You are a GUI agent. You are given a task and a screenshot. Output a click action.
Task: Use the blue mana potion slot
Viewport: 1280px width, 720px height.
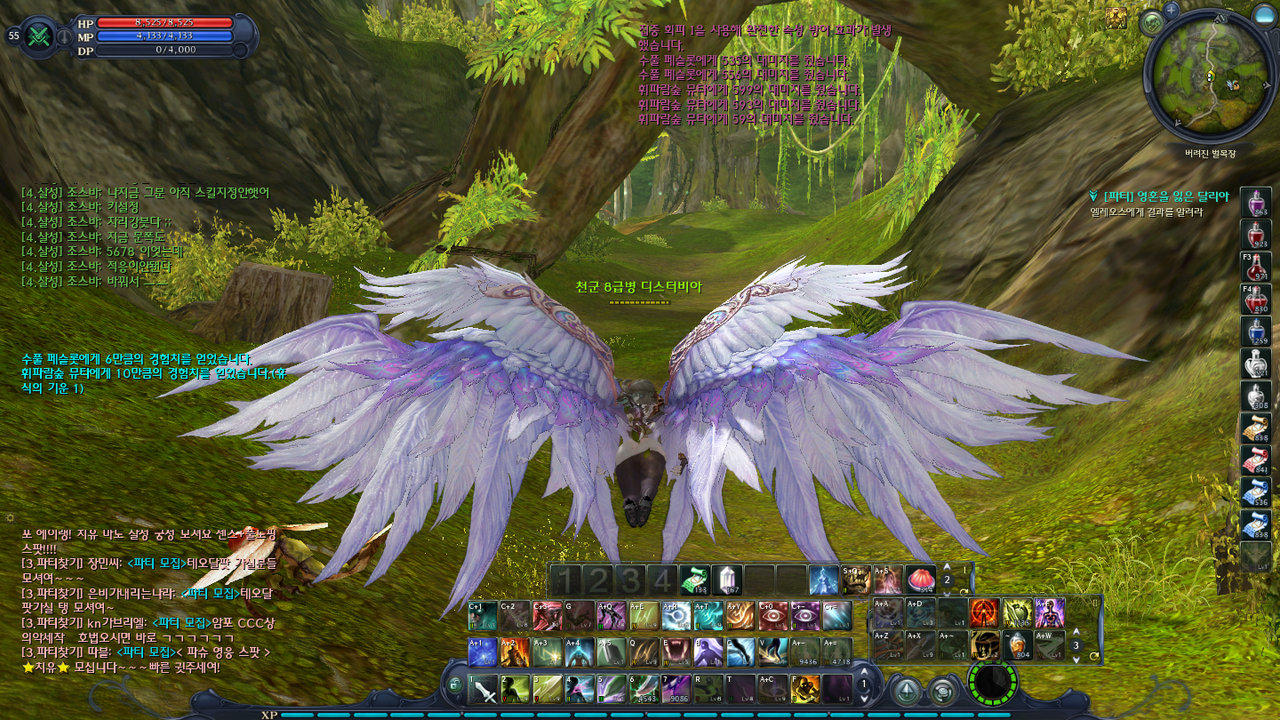(x=1256, y=331)
